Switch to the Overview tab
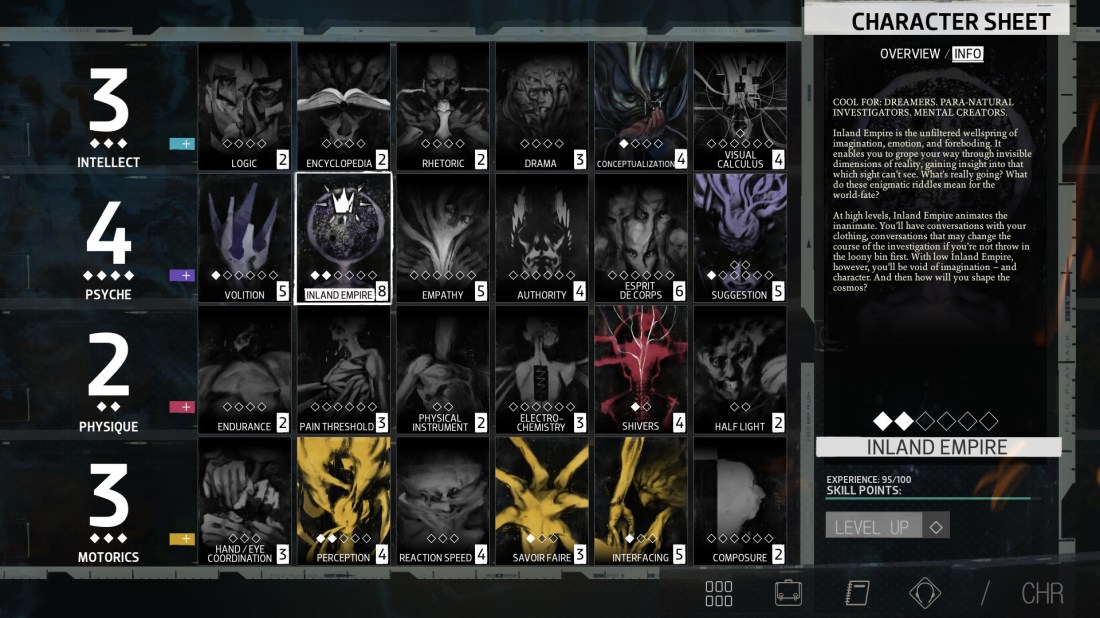The width and height of the screenshot is (1100, 618). (x=909, y=54)
